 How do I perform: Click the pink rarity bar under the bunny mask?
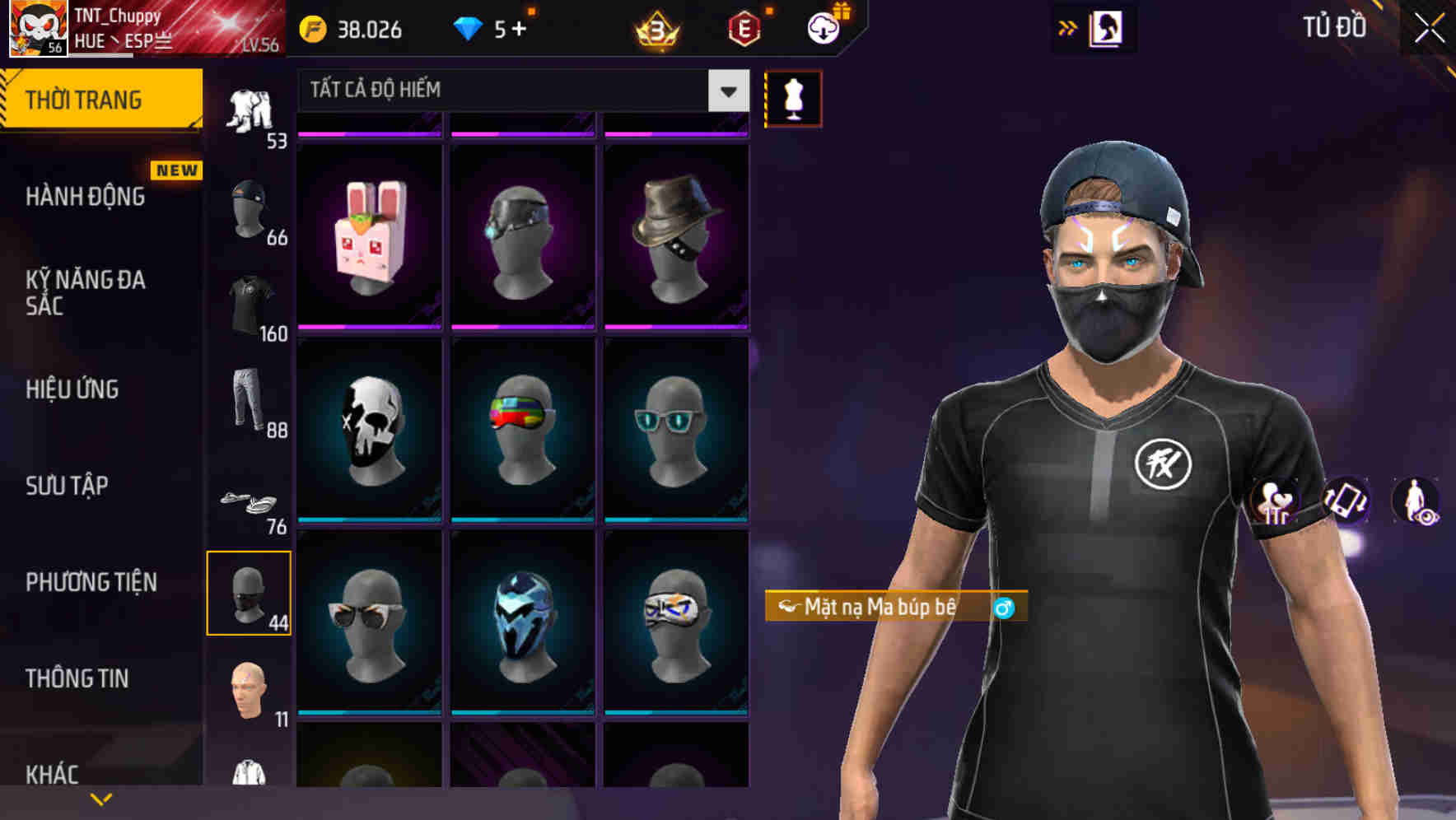tap(368, 328)
